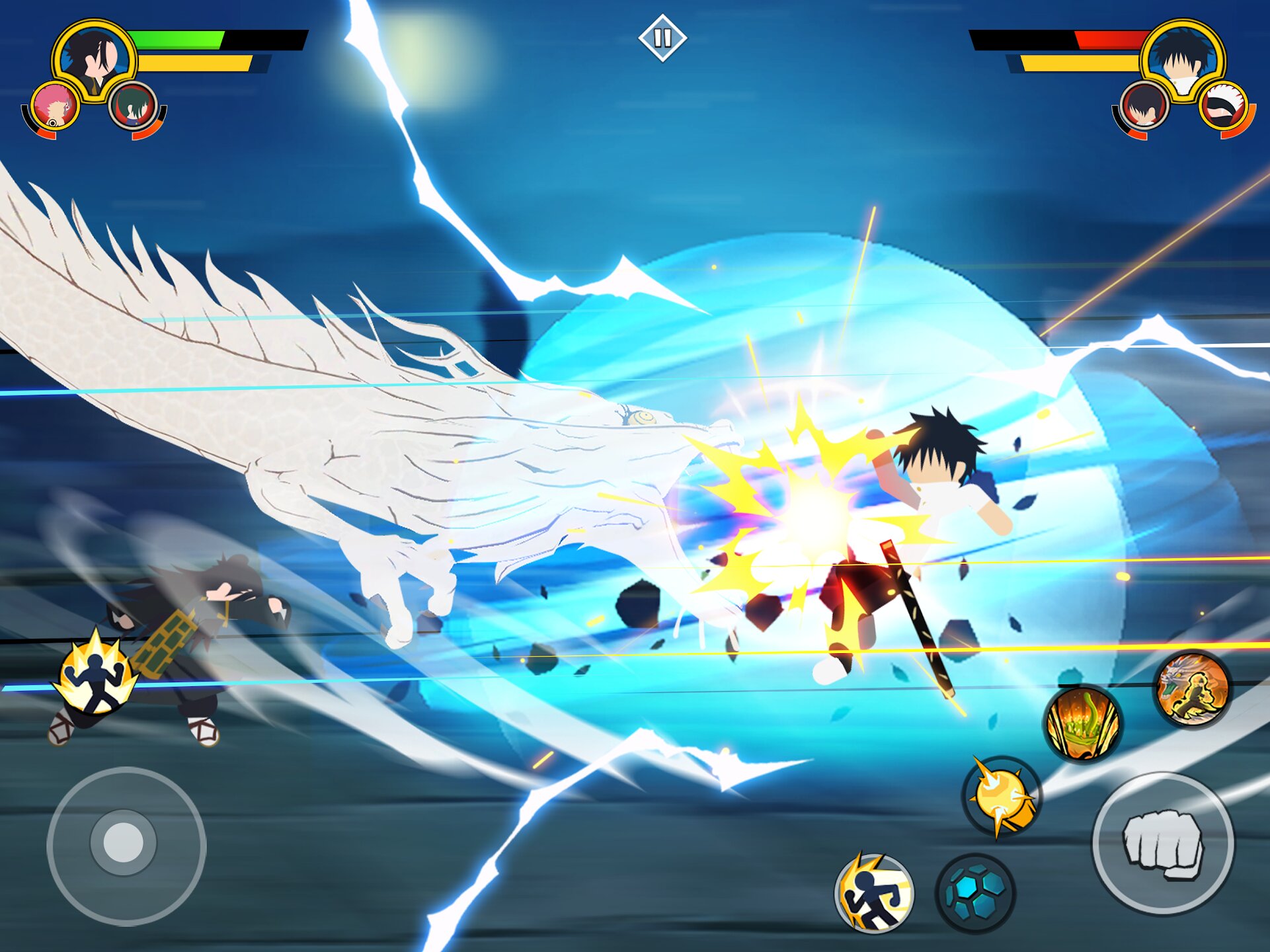Activate the dash sprint skill
1270x952 pixels.
point(874,893)
